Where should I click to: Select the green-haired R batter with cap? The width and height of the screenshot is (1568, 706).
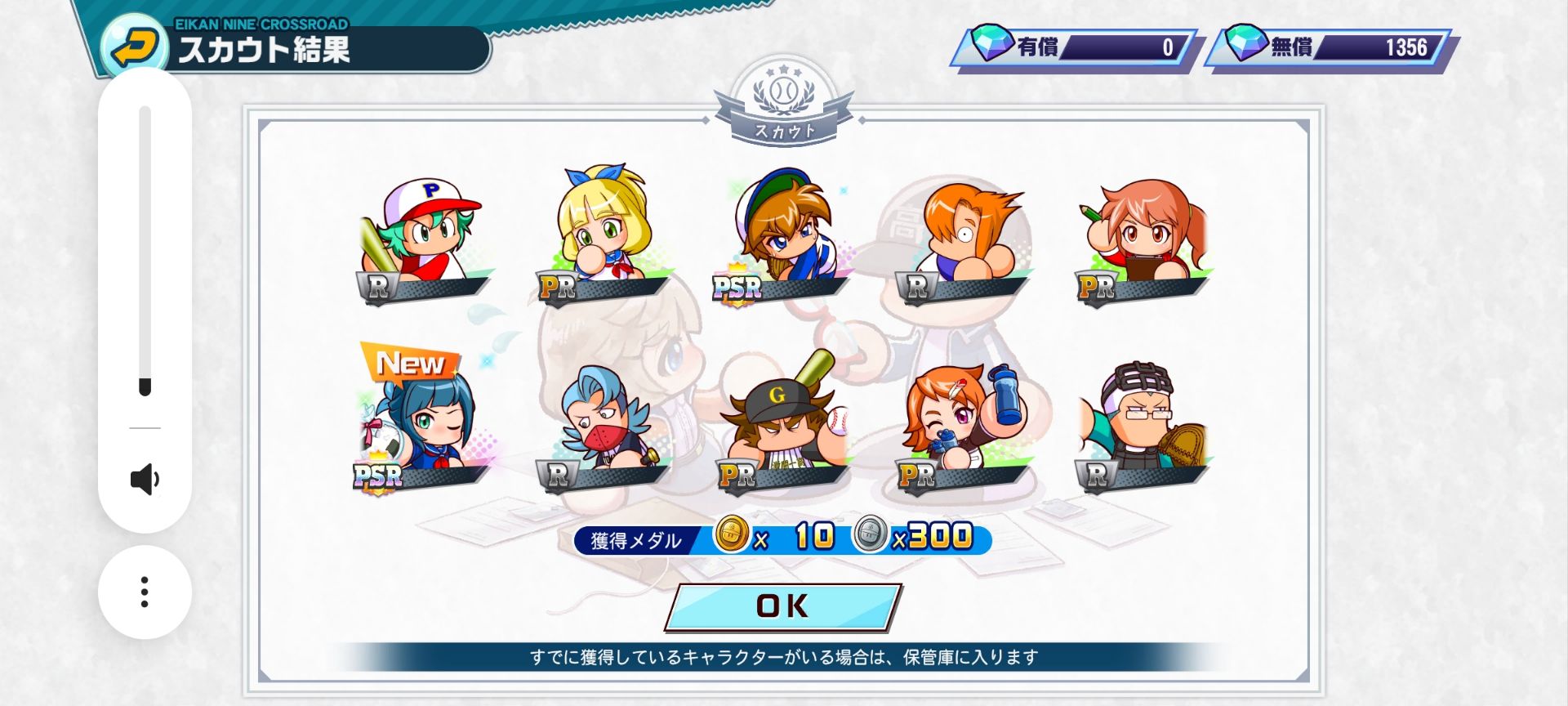(x=422, y=237)
